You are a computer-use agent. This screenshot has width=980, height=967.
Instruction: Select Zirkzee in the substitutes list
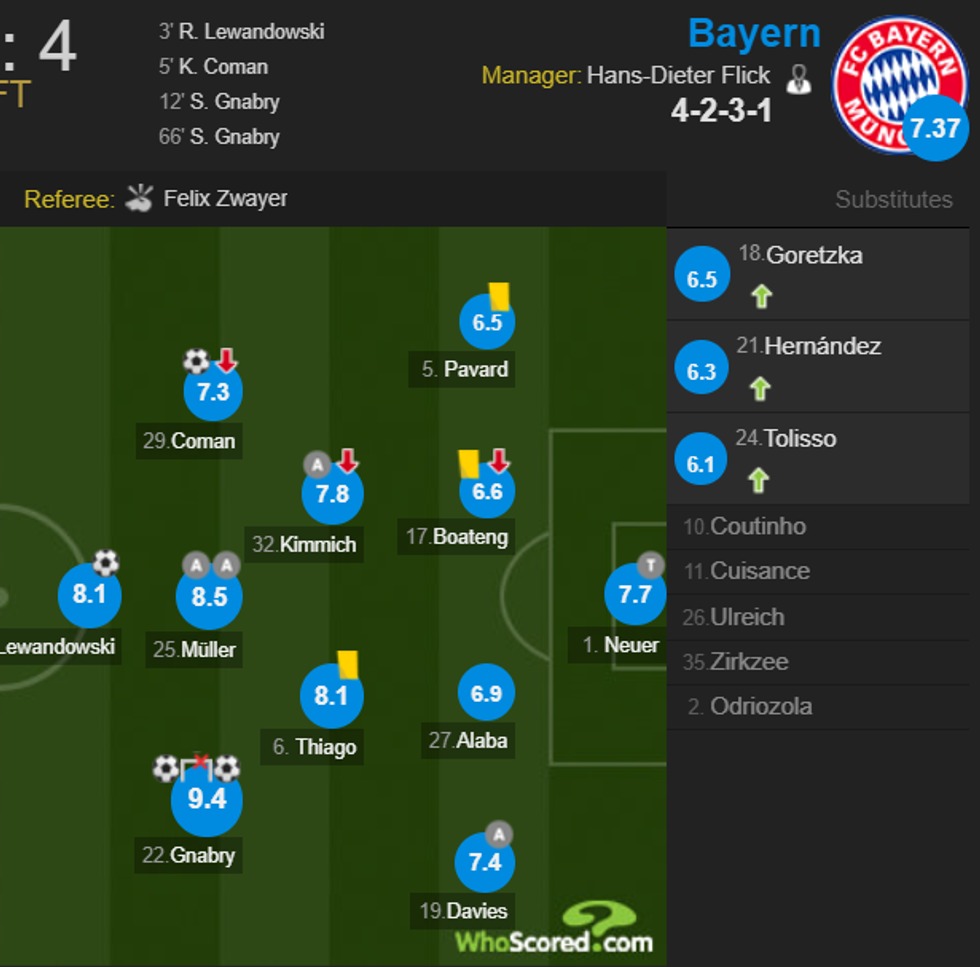coord(748,661)
